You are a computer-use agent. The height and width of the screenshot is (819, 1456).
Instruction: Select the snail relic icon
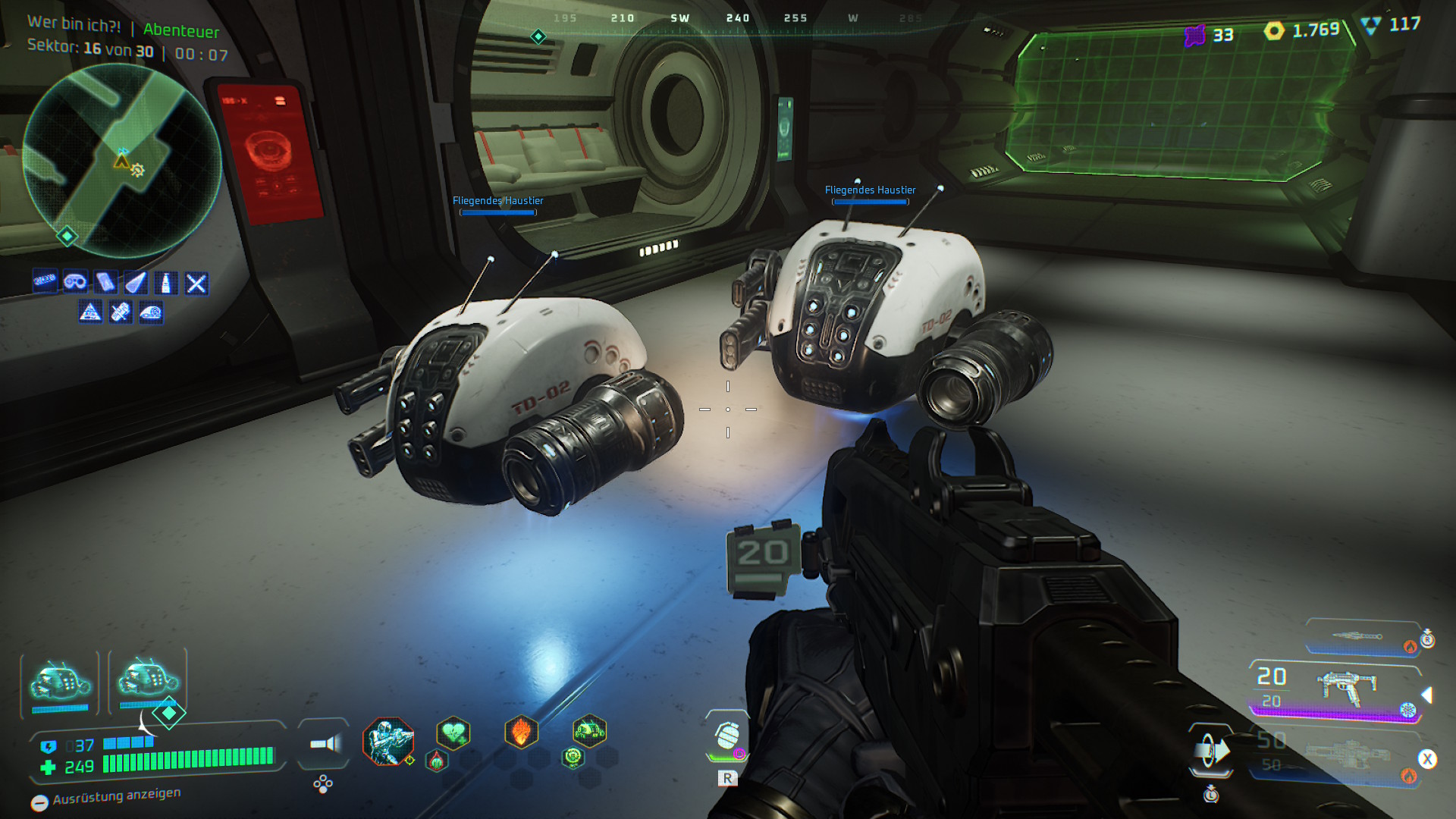click(x=151, y=312)
